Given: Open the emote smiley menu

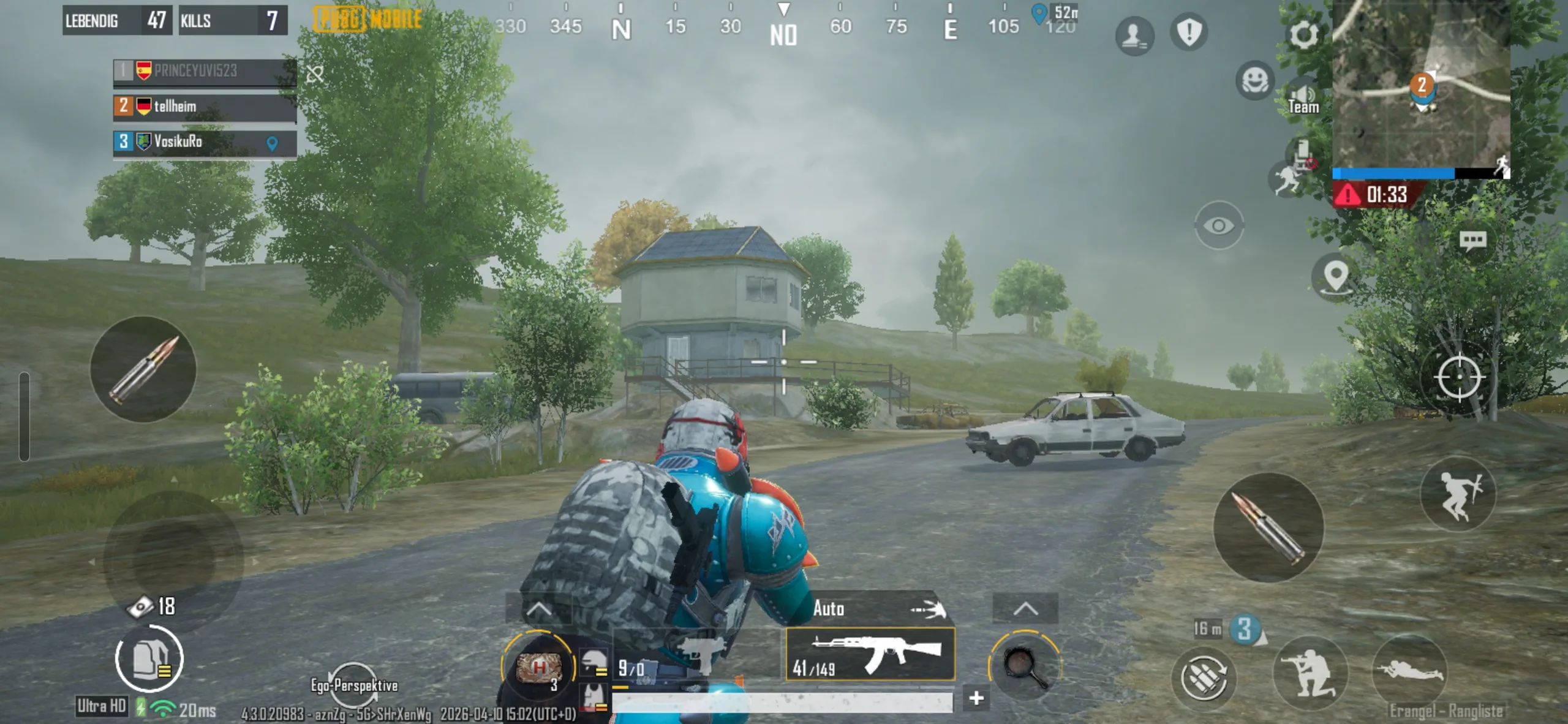Looking at the screenshot, I should click(1254, 80).
